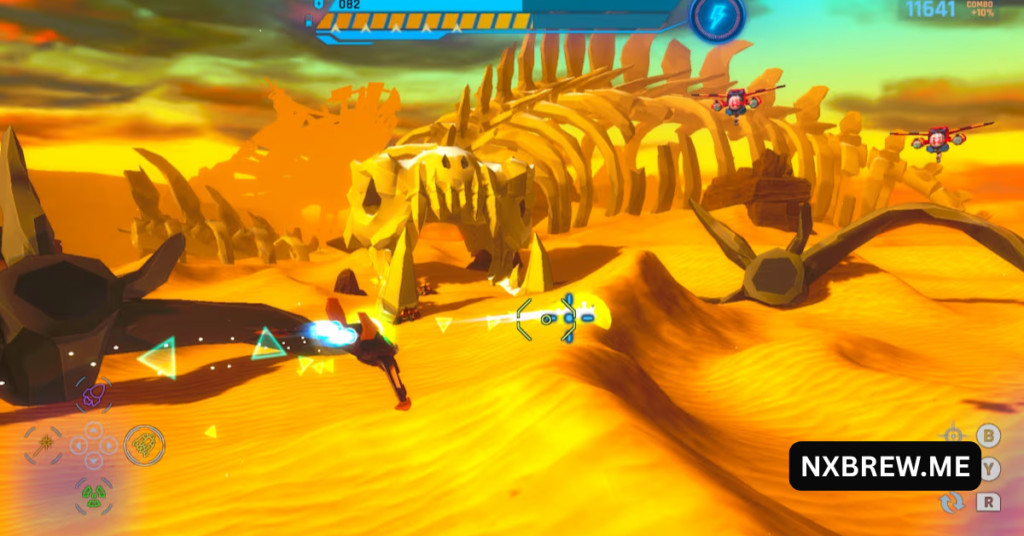Image resolution: width=1024 pixels, height=536 pixels.
Task: Activate the yellow triple-missile weapon icon
Action: 145,444
